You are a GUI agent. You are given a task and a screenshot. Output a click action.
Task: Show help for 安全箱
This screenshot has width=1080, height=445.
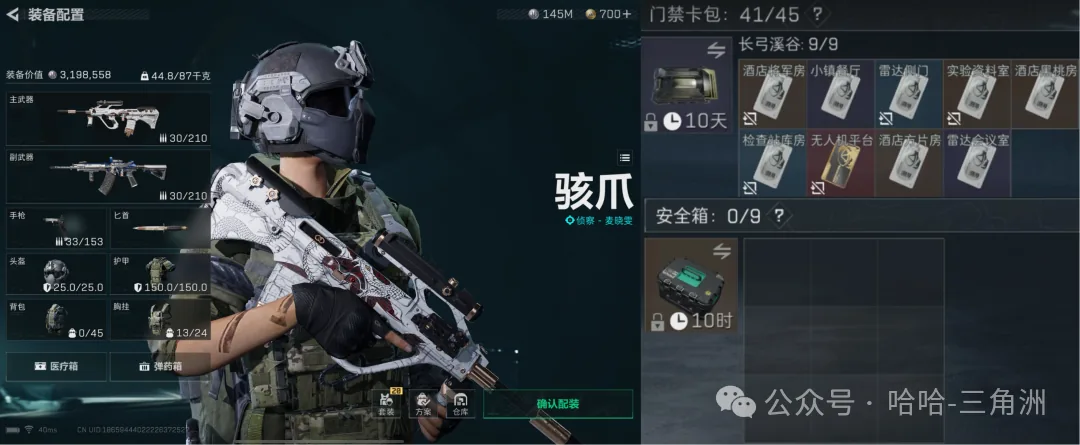click(x=779, y=216)
